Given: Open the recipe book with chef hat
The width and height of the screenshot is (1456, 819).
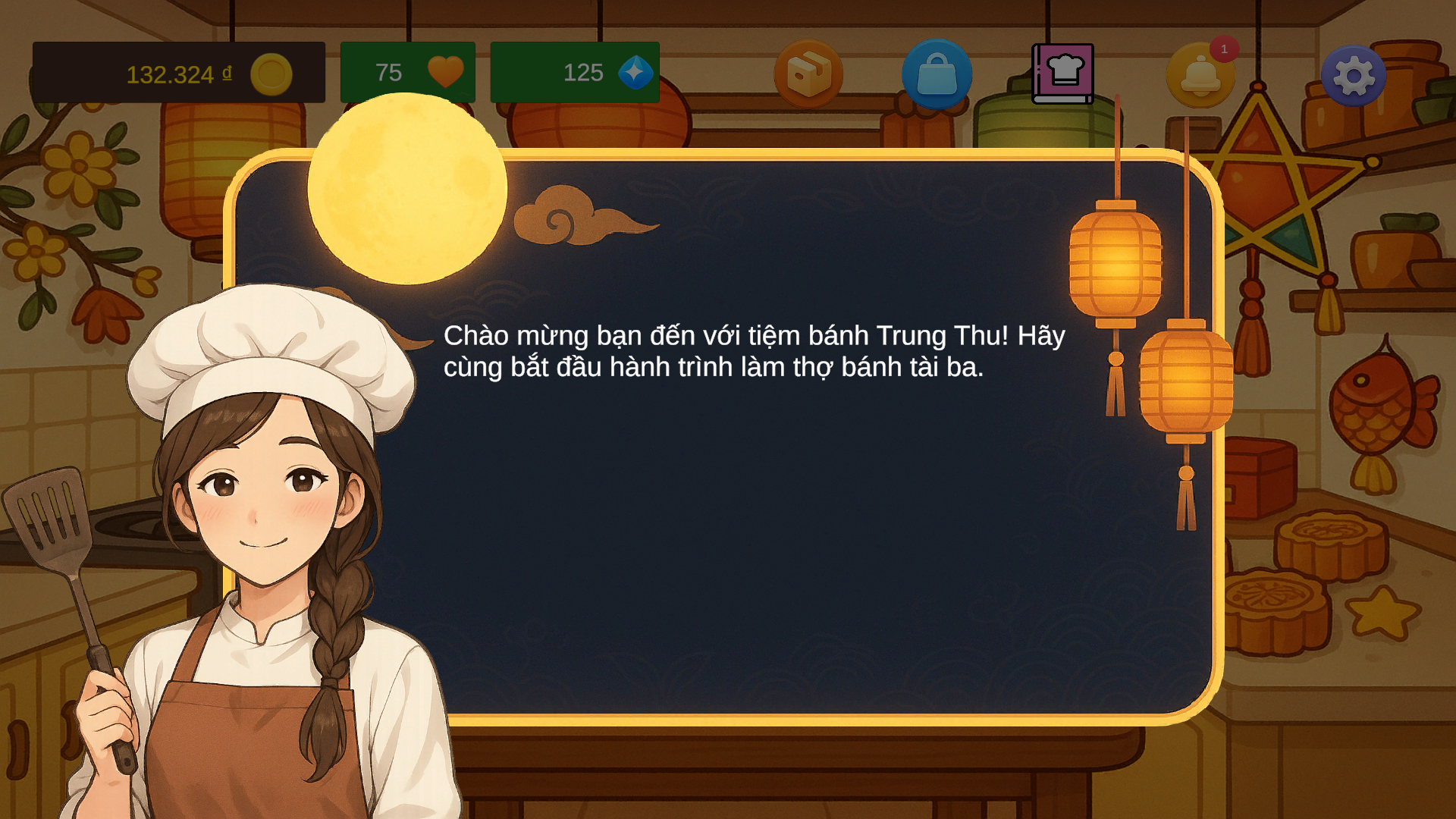Looking at the screenshot, I should (x=1063, y=74).
